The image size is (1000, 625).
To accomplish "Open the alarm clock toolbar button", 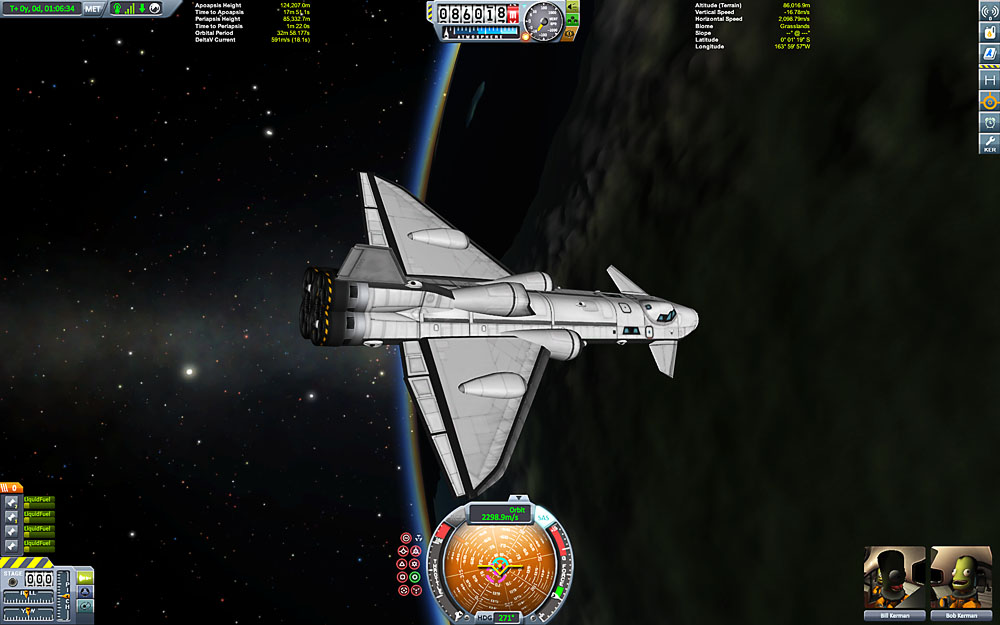I will [x=989, y=122].
